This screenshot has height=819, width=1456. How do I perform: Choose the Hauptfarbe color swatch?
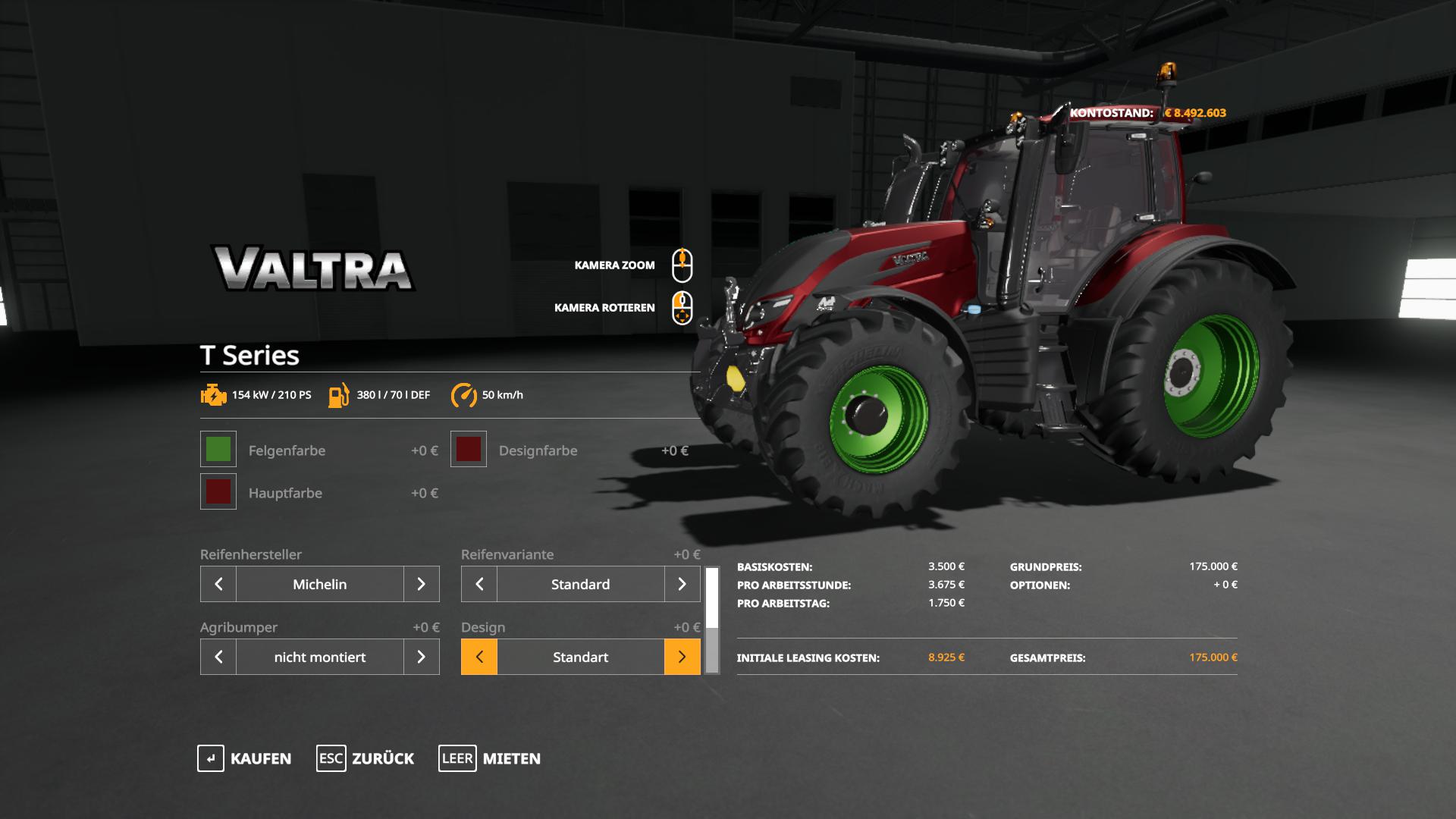pos(218,492)
